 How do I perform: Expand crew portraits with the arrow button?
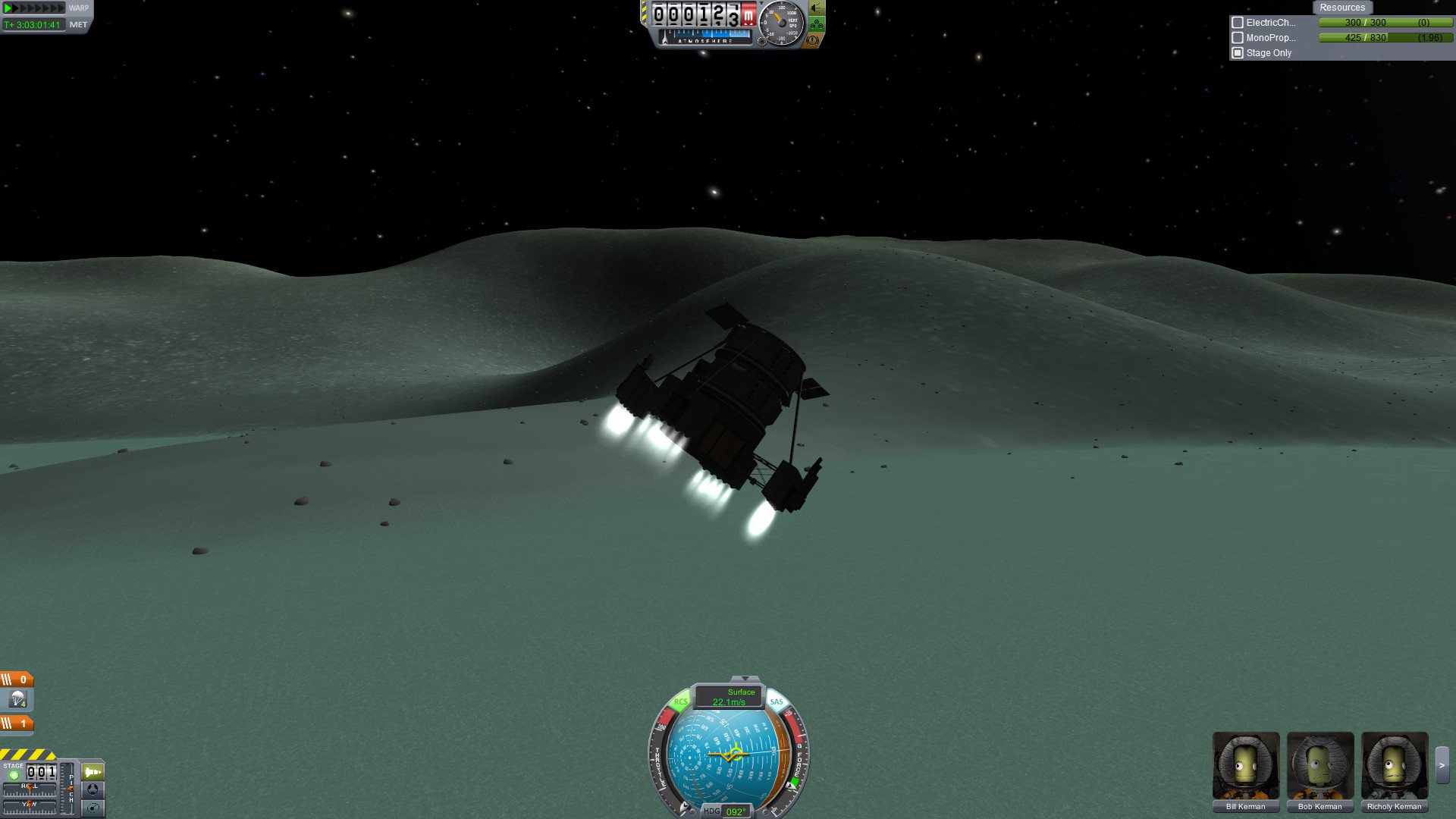pos(1442,765)
